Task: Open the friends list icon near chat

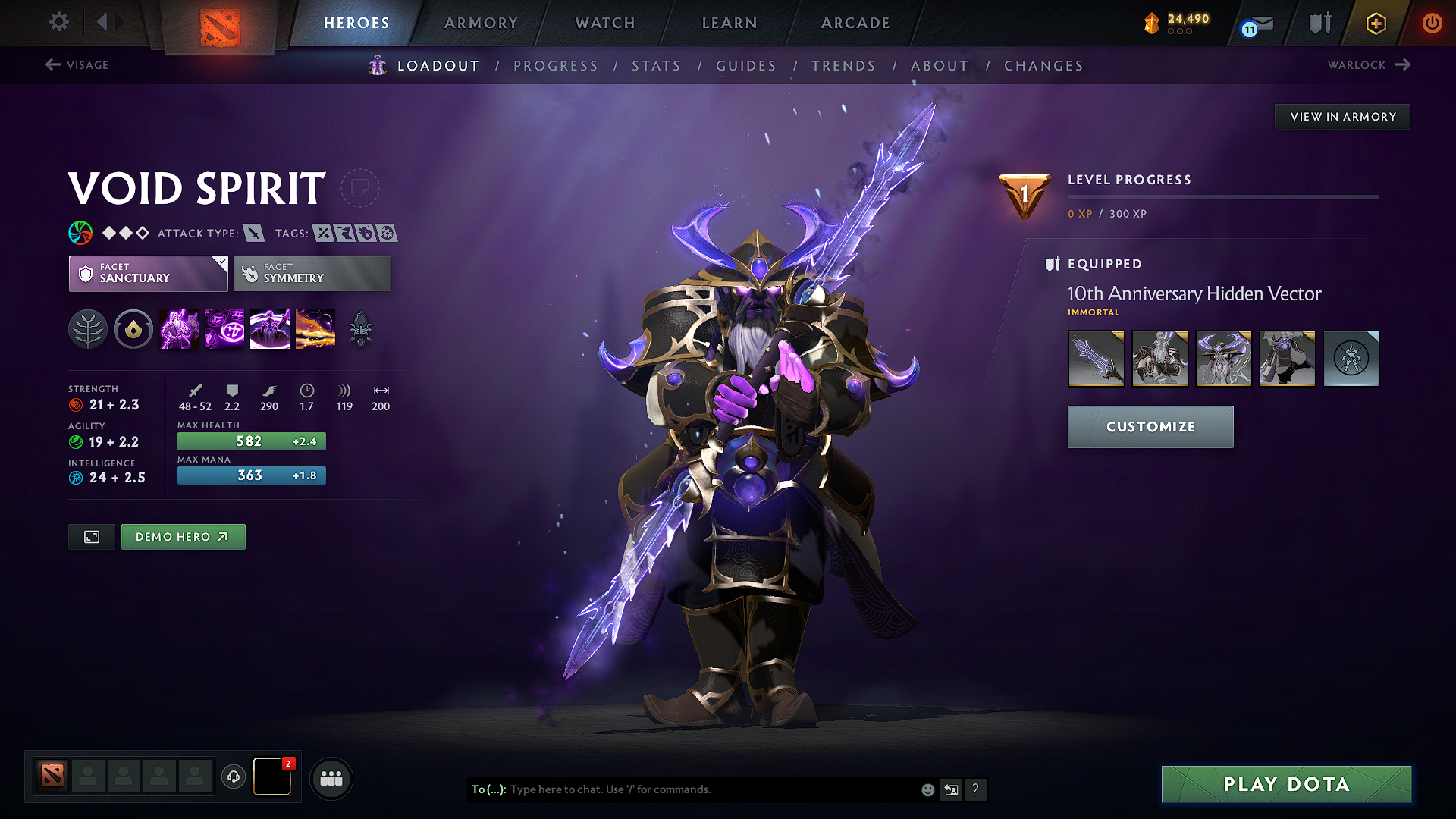Action: (x=331, y=778)
